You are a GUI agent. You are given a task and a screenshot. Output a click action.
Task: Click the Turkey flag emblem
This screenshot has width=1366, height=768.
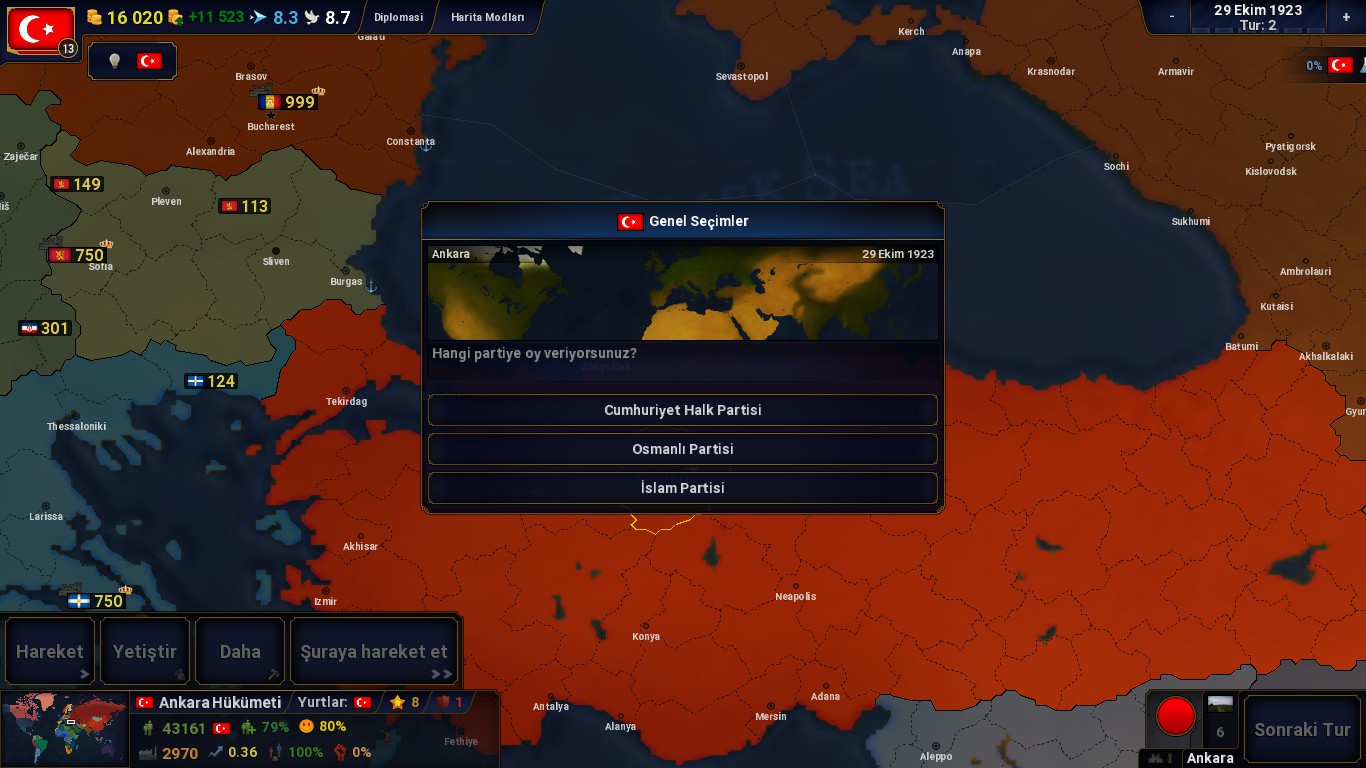pos(41,30)
